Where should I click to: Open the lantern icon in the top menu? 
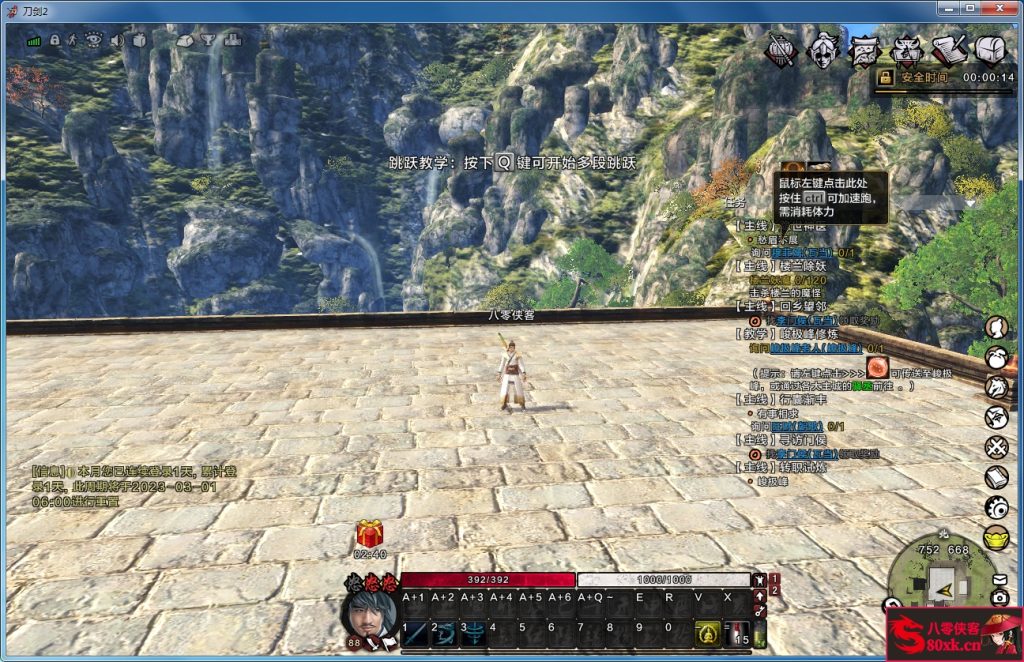[781, 50]
